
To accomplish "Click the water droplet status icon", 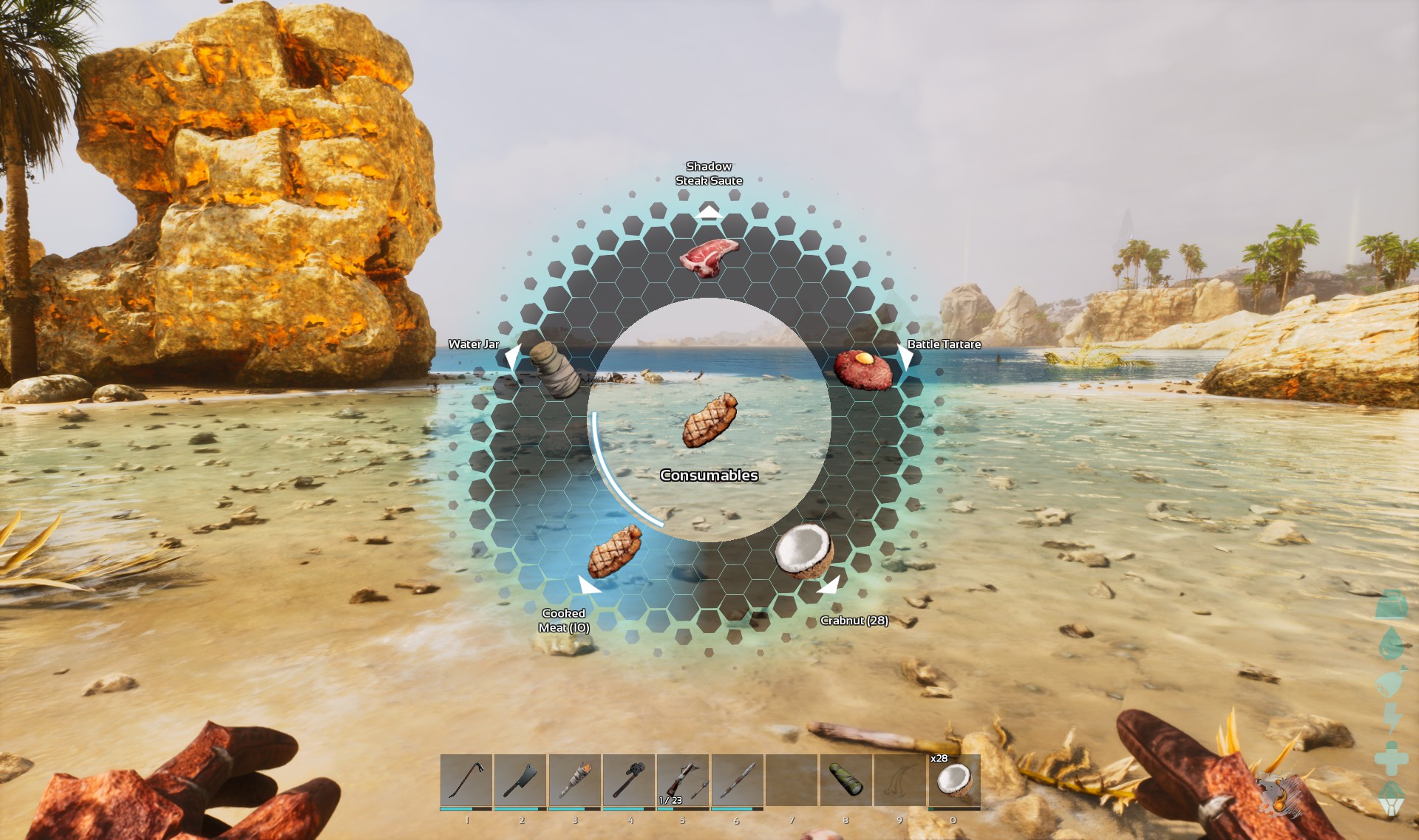I will click(1389, 643).
